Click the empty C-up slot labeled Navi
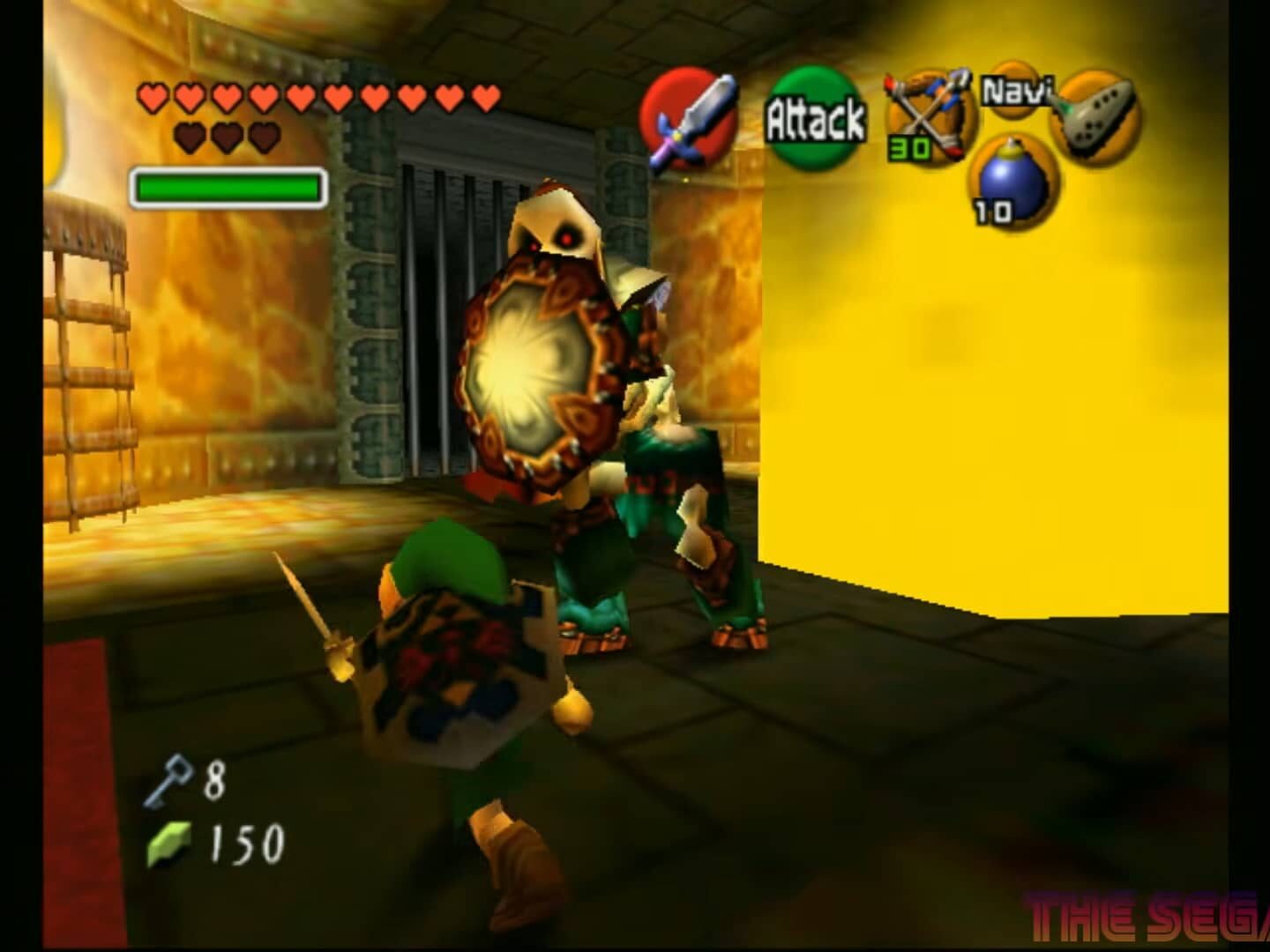Viewport: 1270px width, 952px height. click(x=1014, y=88)
